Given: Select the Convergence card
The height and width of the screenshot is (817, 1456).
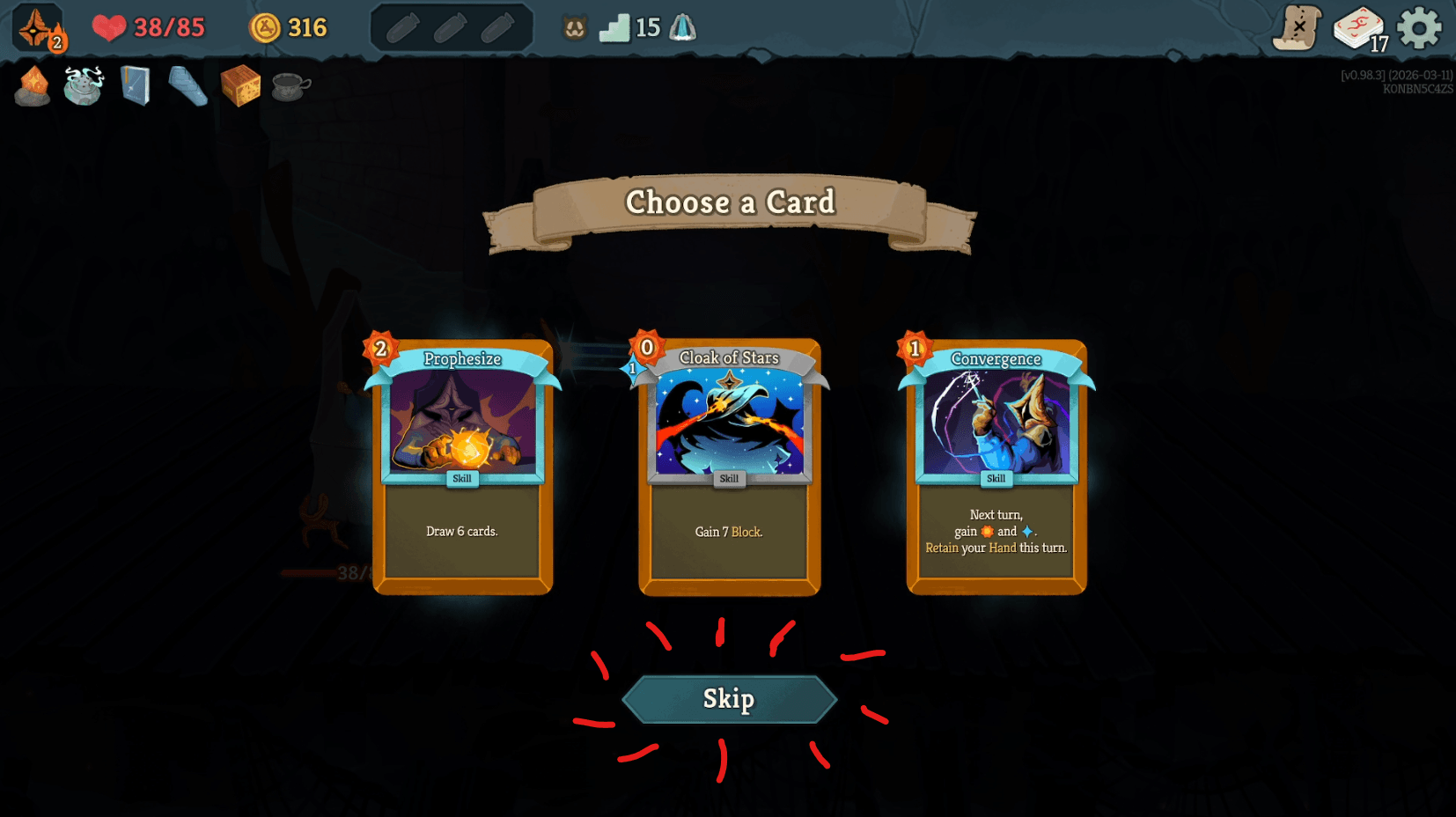Looking at the screenshot, I should [996, 467].
